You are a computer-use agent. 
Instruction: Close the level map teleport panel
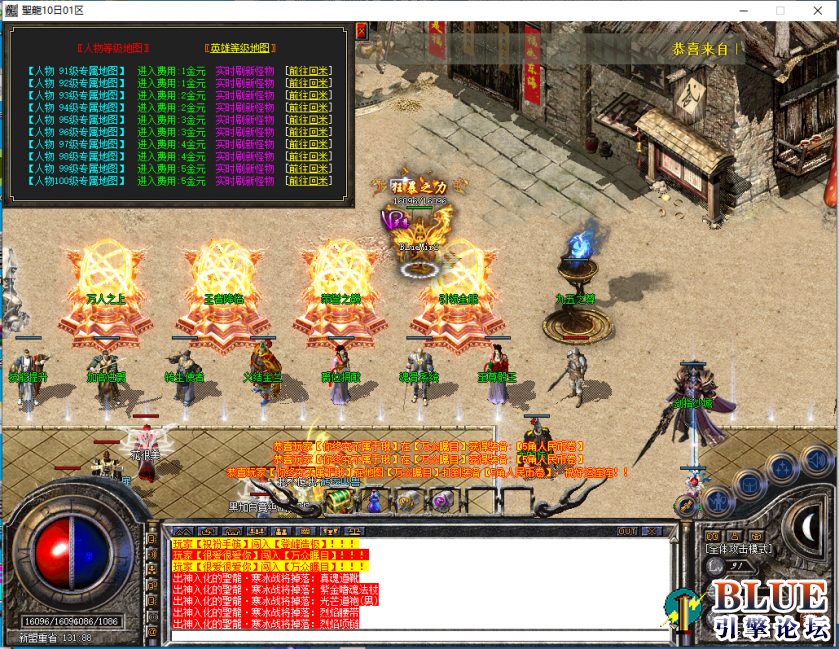click(x=362, y=32)
